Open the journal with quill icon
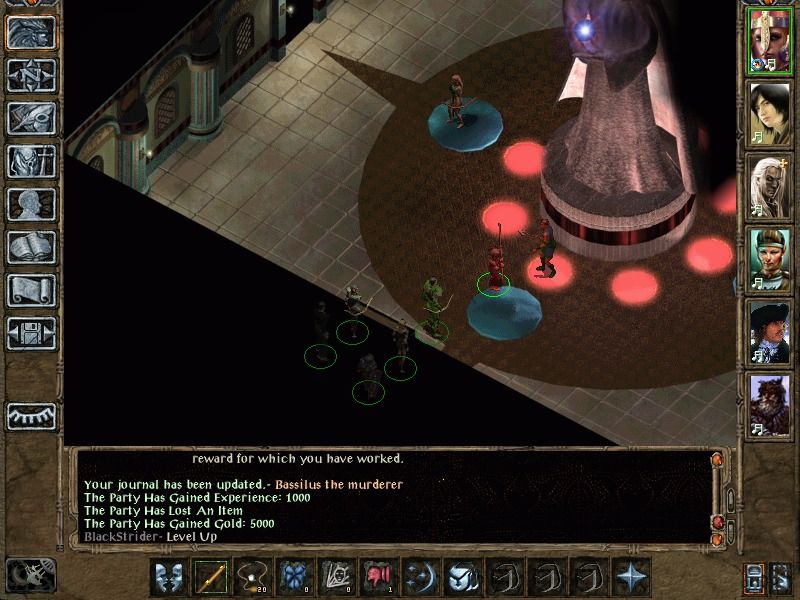 (31, 118)
